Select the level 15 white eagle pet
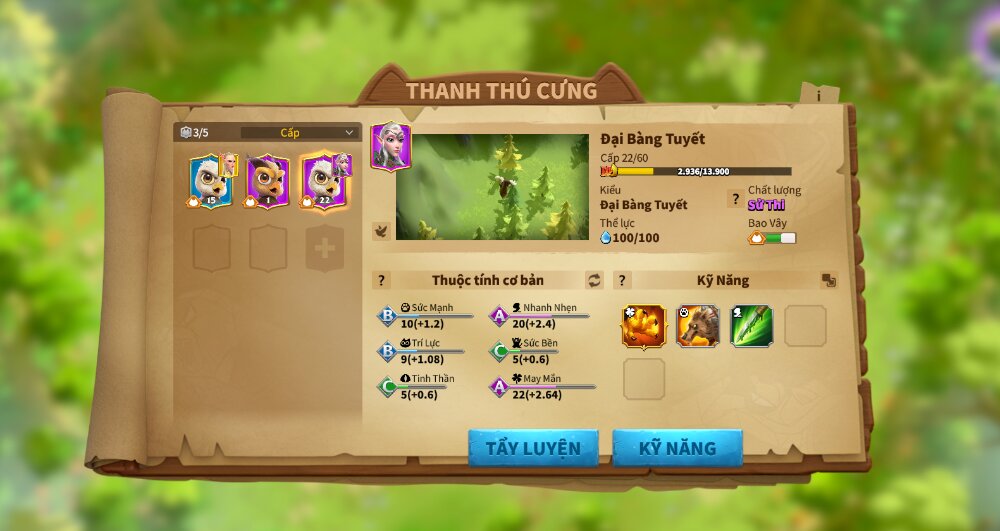Screen dimensions: 1000x531 pyautogui.click(x=211, y=181)
